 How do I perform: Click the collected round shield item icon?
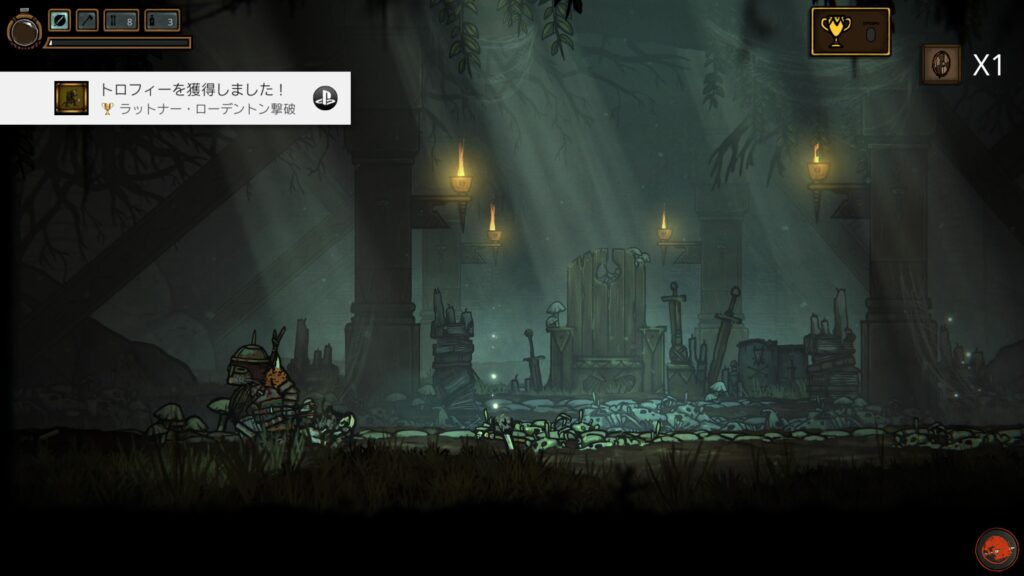(x=940, y=64)
